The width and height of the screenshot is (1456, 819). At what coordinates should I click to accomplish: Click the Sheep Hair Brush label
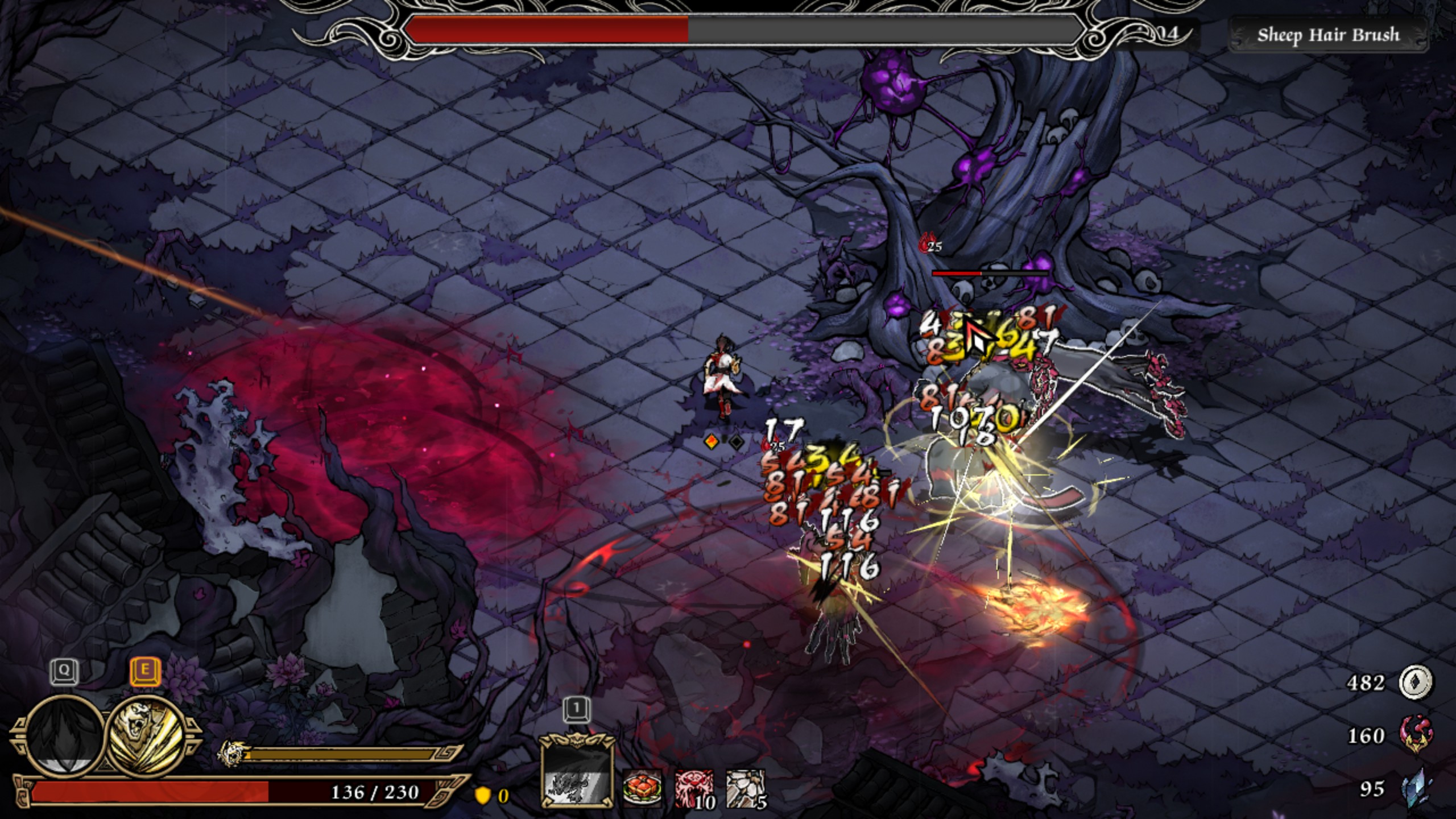point(1328,35)
